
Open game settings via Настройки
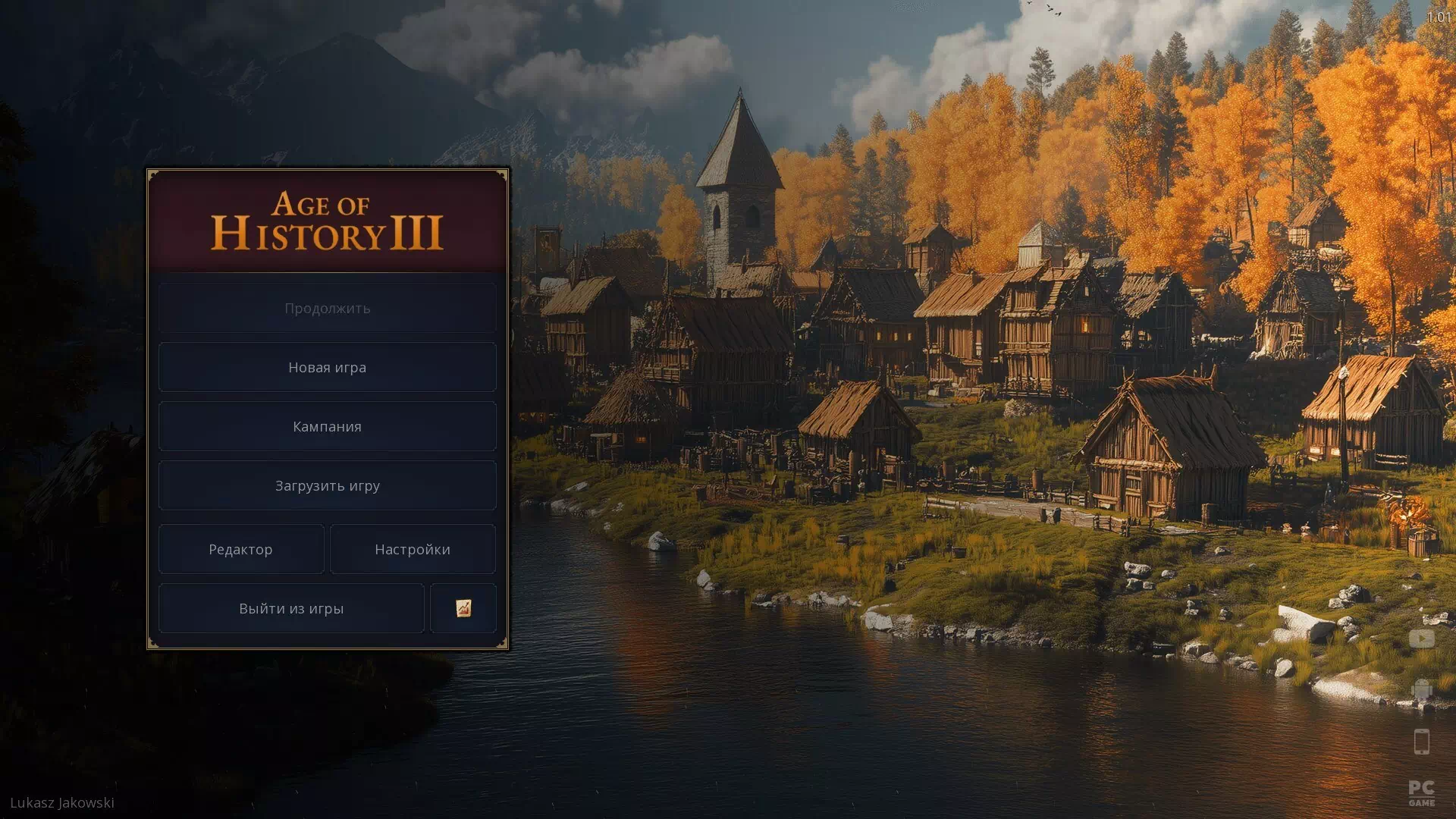[413, 549]
